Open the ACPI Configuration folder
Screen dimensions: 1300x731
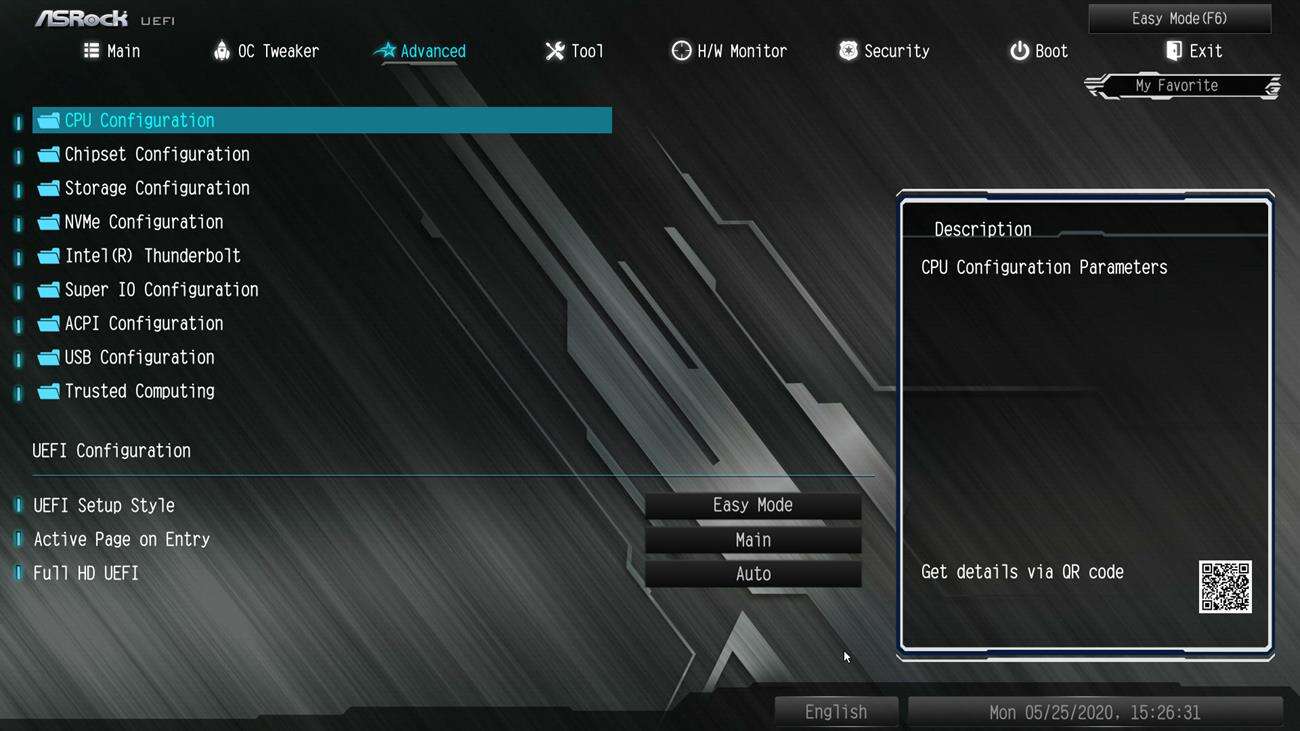[143, 323]
